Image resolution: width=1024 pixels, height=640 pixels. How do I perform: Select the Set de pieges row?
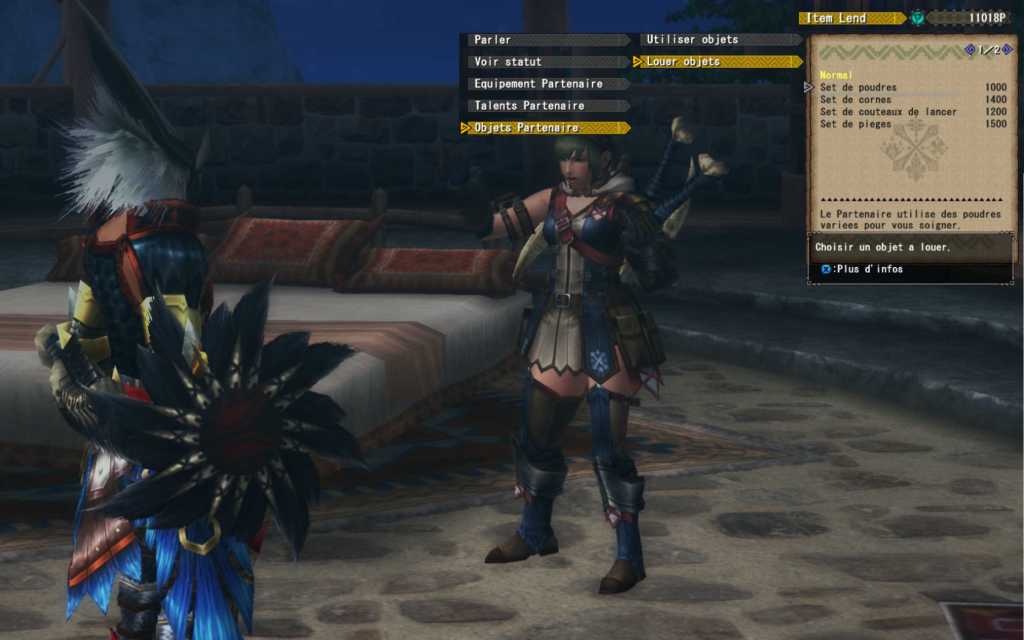point(912,125)
